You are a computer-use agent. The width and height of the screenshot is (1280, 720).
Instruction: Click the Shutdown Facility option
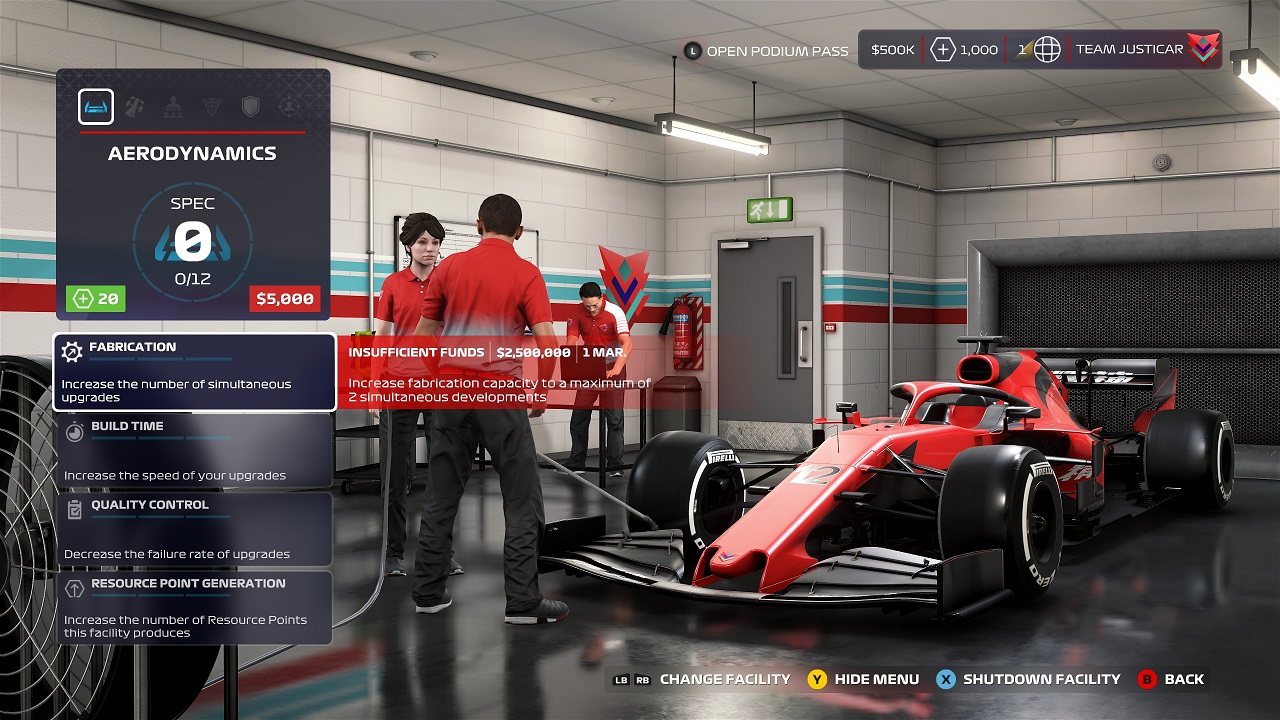click(1028, 679)
